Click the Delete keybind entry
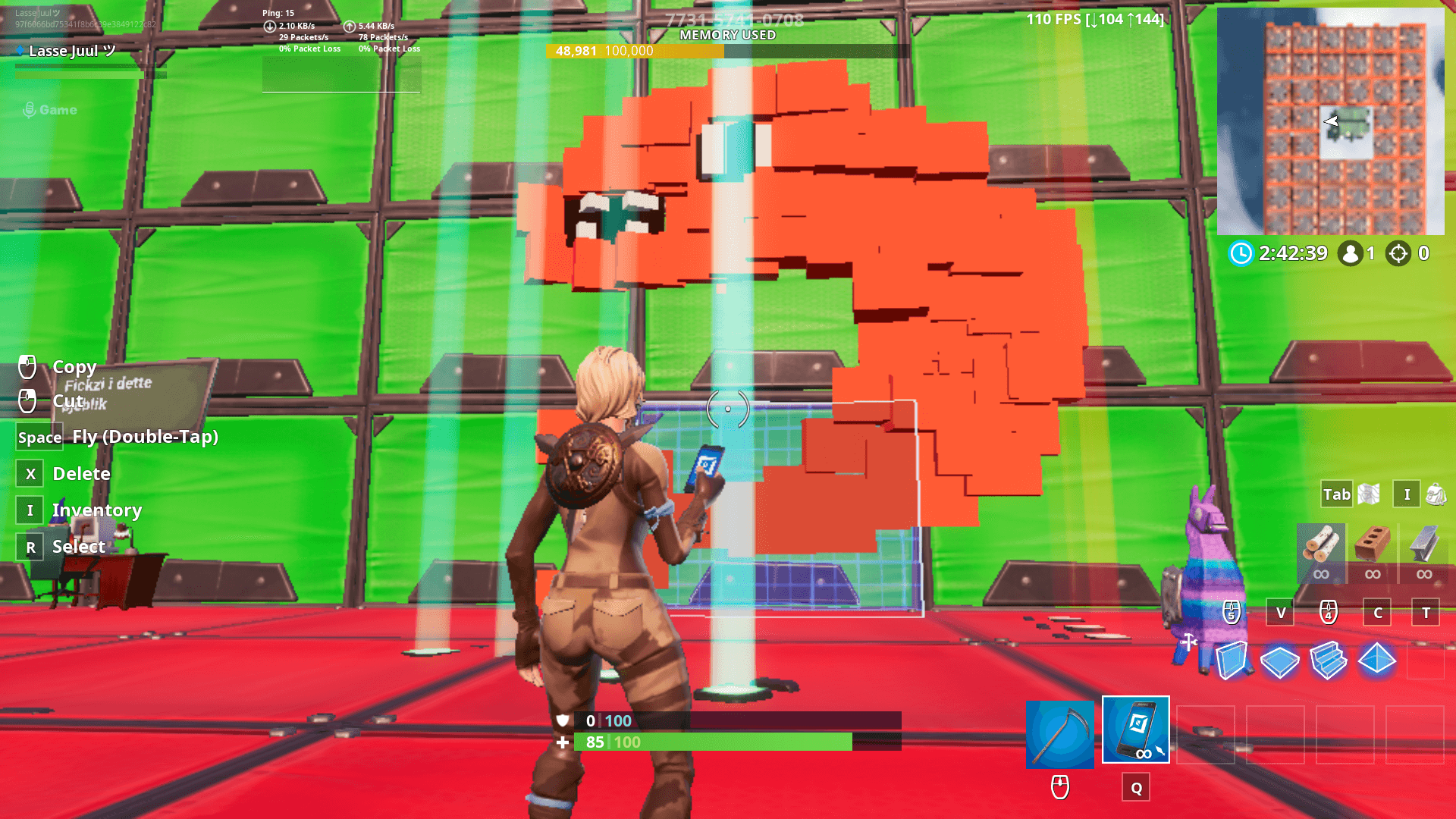Image resolution: width=1456 pixels, height=819 pixels. pyautogui.click(x=81, y=473)
